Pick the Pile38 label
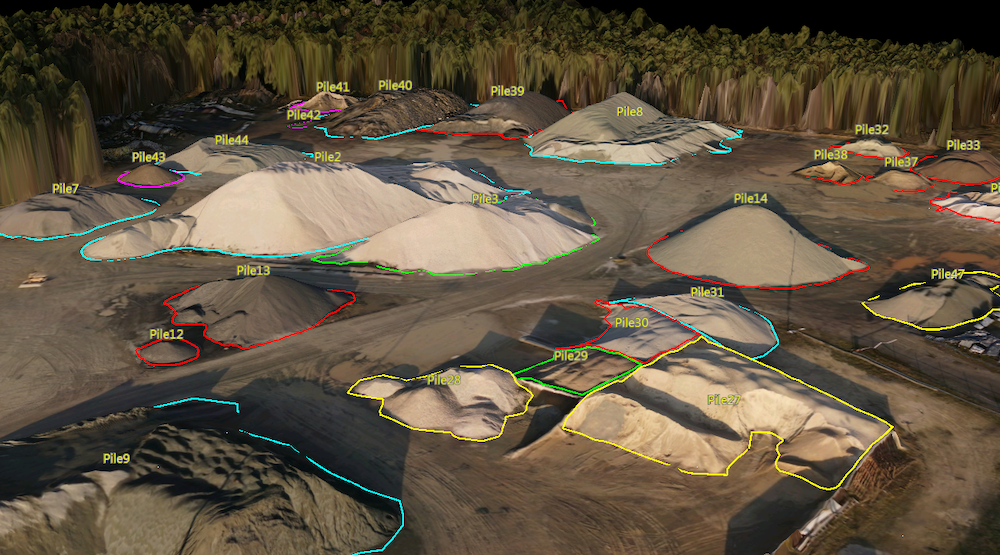The width and height of the screenshot is (1000, 555). [x=830, y=155]
